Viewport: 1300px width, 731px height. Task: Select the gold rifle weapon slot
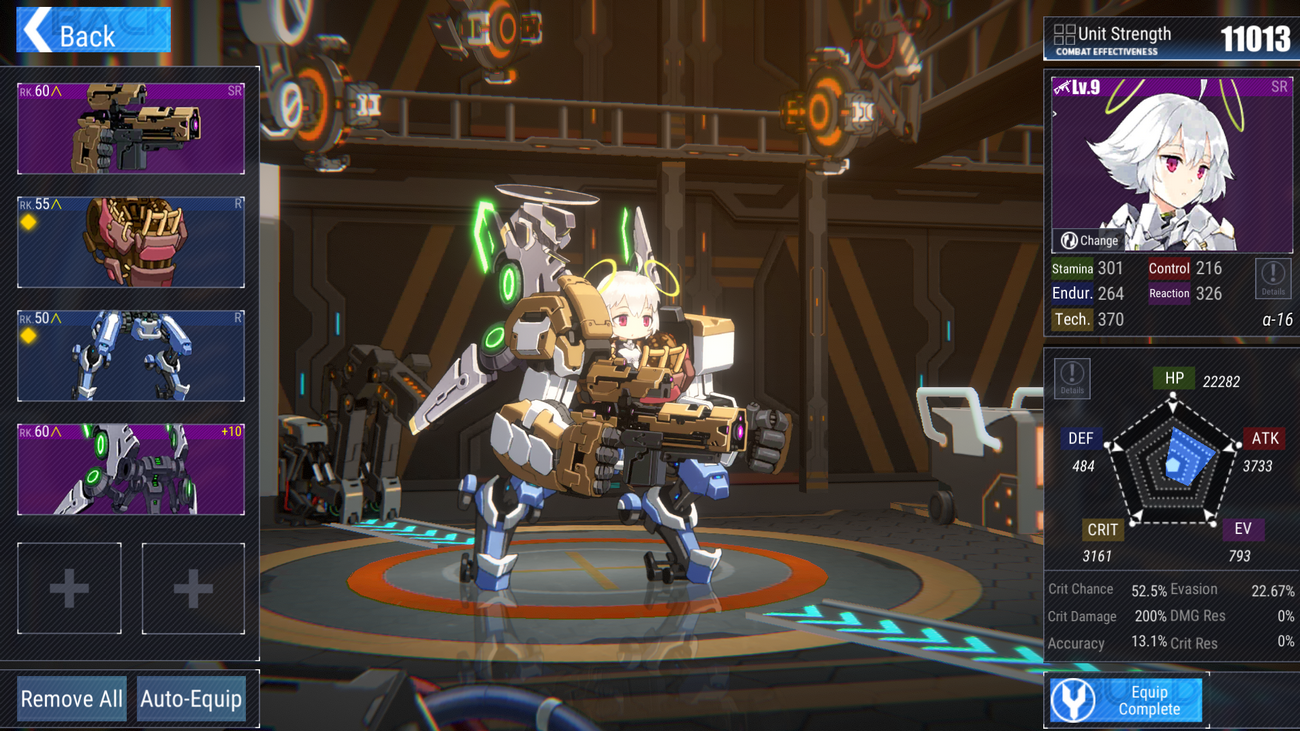pyautogui.click(x=131, y=129)
